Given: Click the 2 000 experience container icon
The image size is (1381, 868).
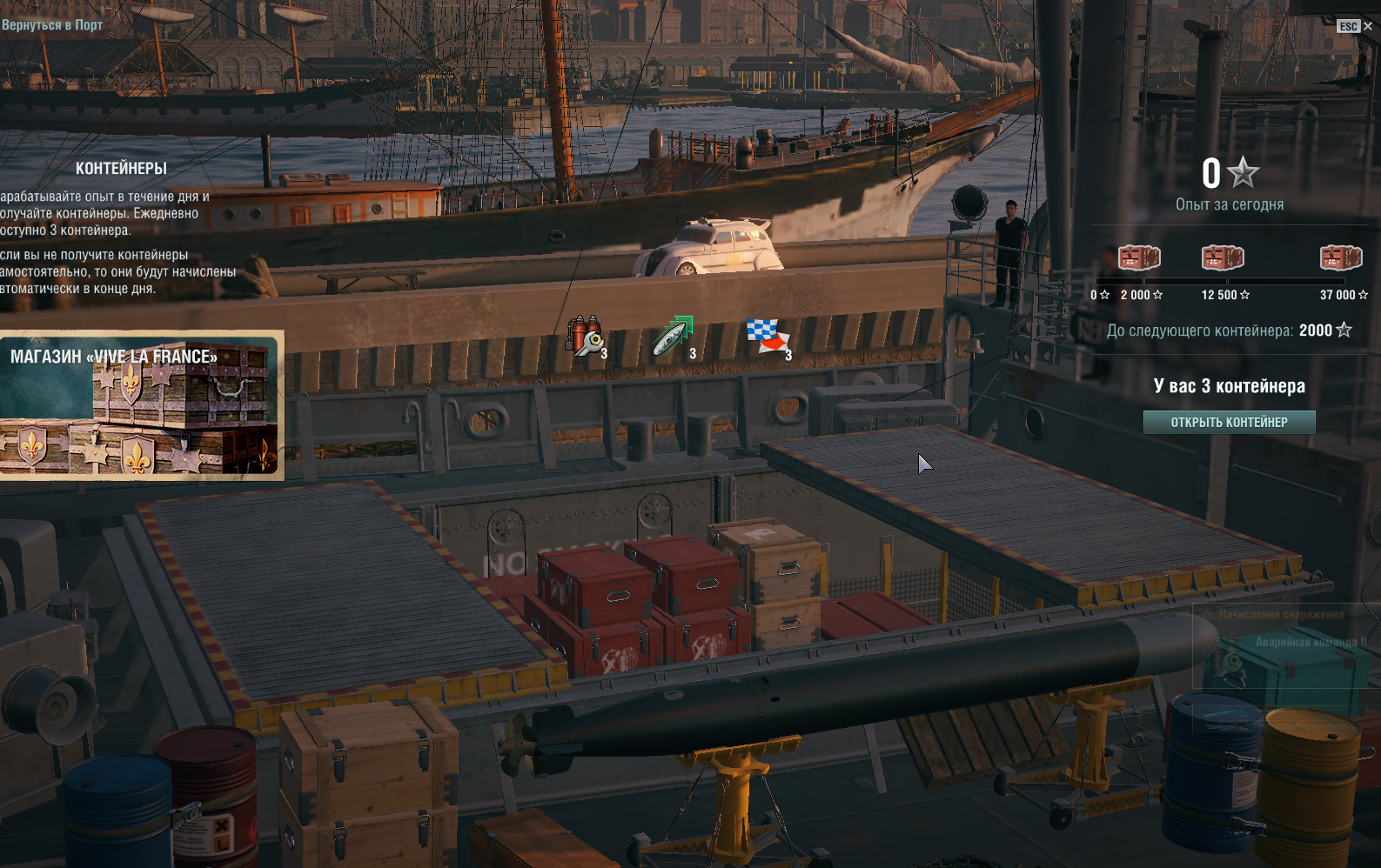Looking at the screenshot, I should 1139,258.
